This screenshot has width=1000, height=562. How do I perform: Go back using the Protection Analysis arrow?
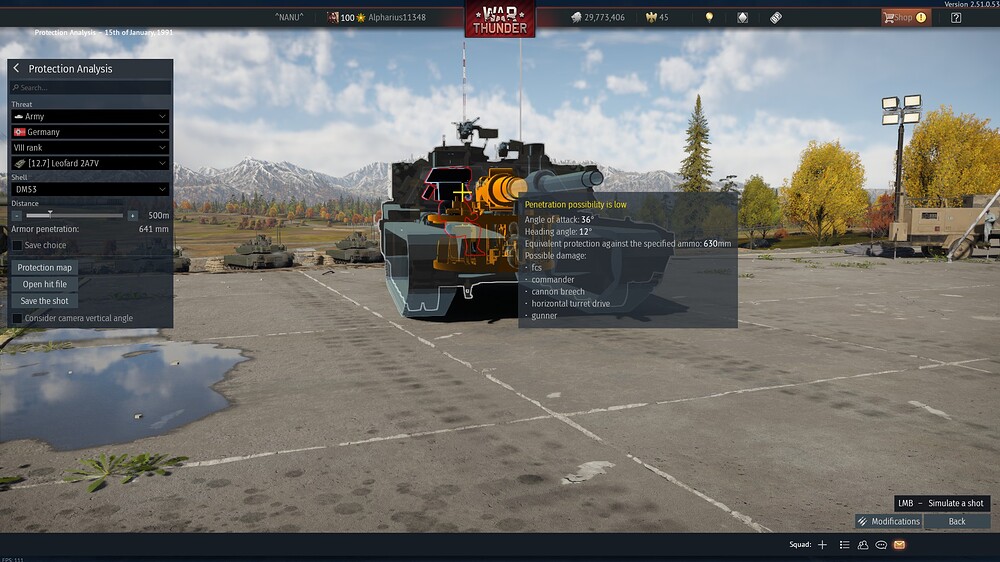pyautogui.click(x=16, y=68)
